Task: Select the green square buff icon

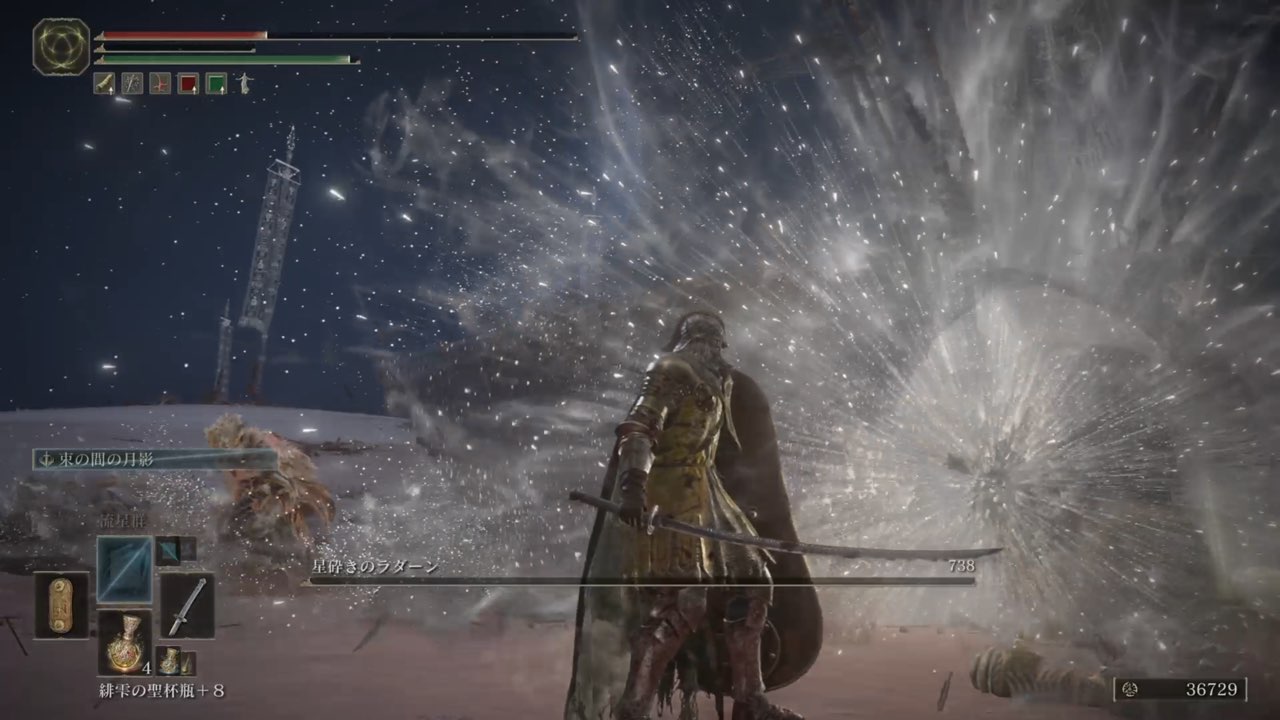Action: 216,84
